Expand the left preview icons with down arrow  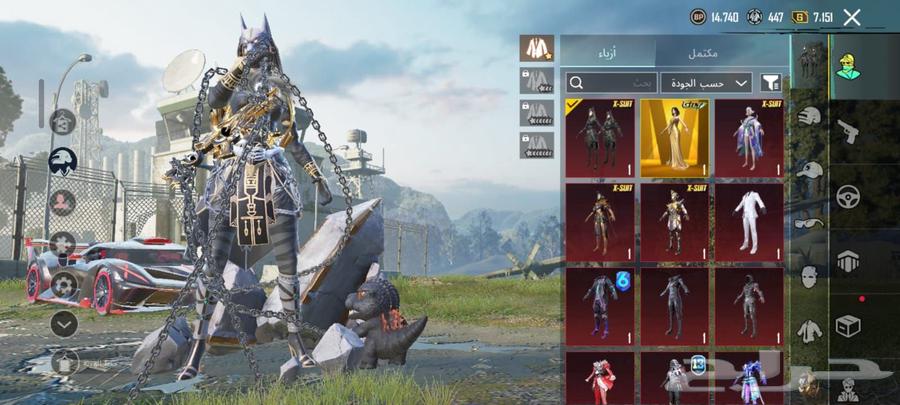(x=64, y=323)
